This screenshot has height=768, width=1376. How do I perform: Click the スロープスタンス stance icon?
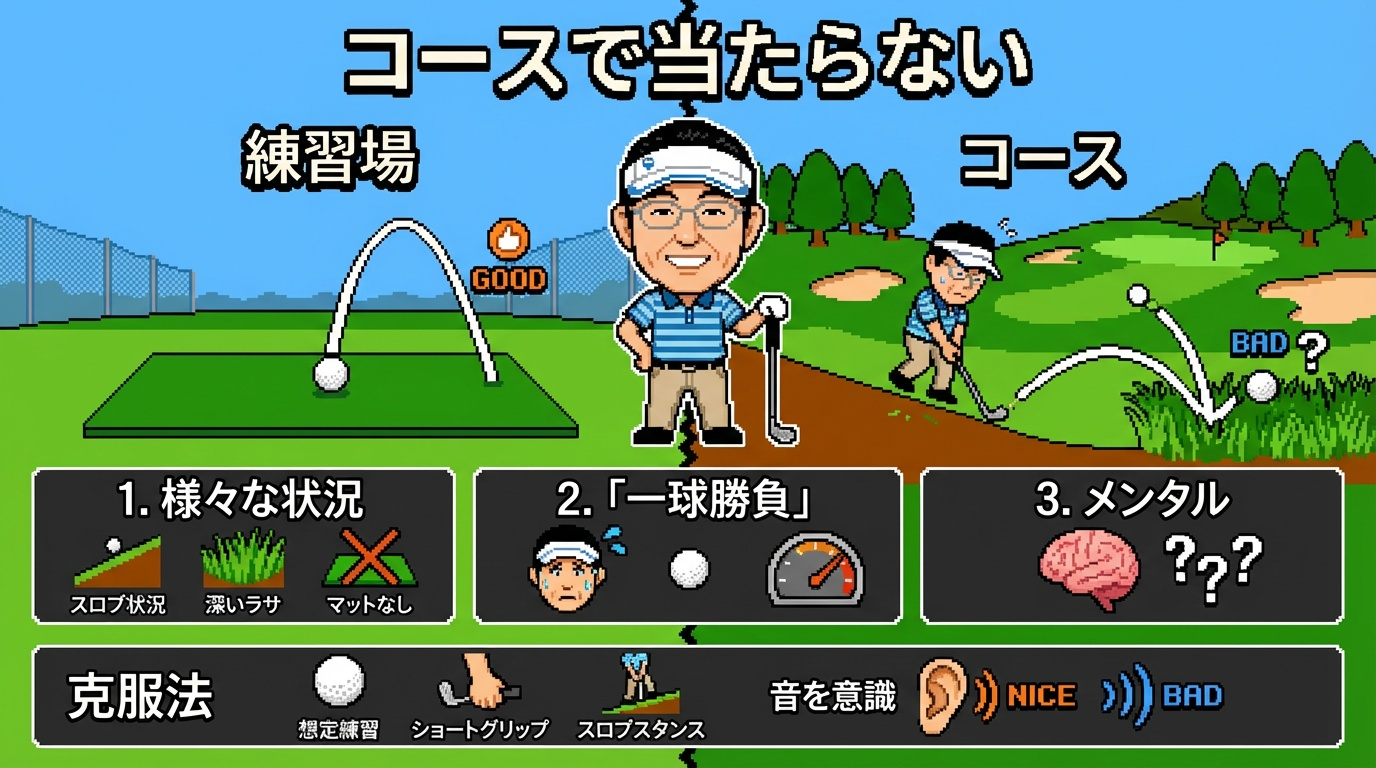[641, 682]
